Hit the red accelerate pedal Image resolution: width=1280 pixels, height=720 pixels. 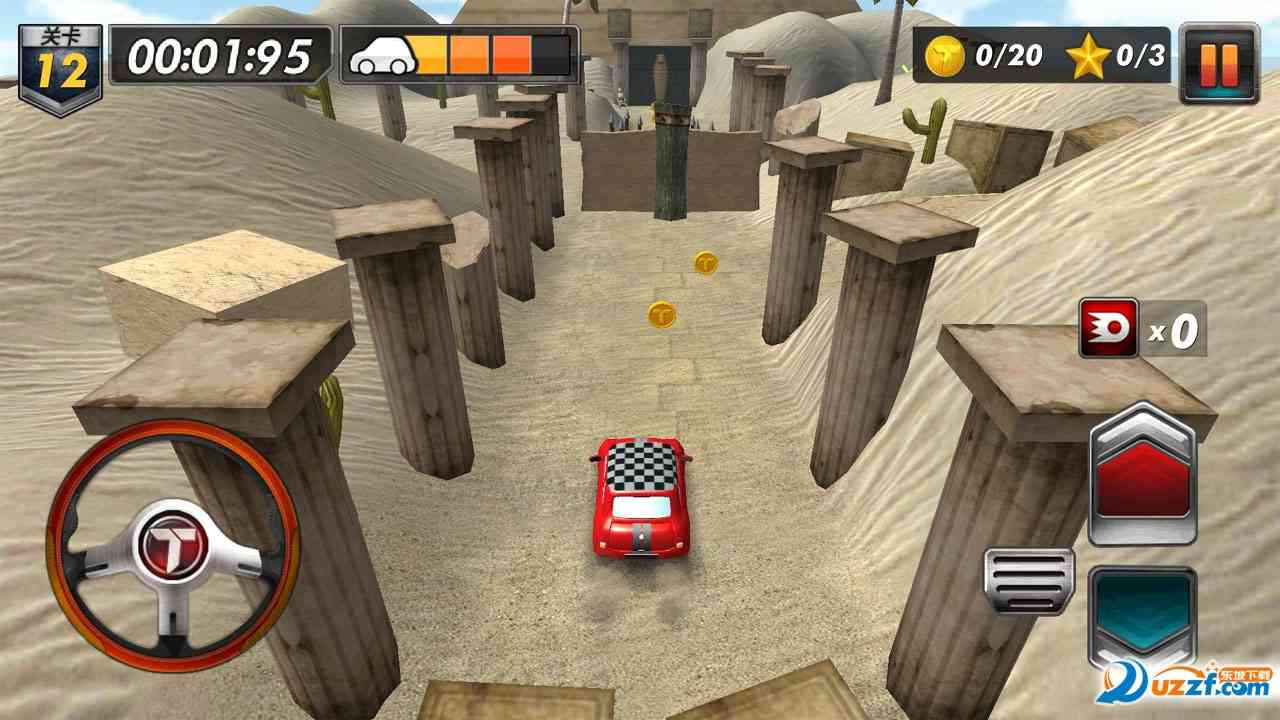[1142, 476]
